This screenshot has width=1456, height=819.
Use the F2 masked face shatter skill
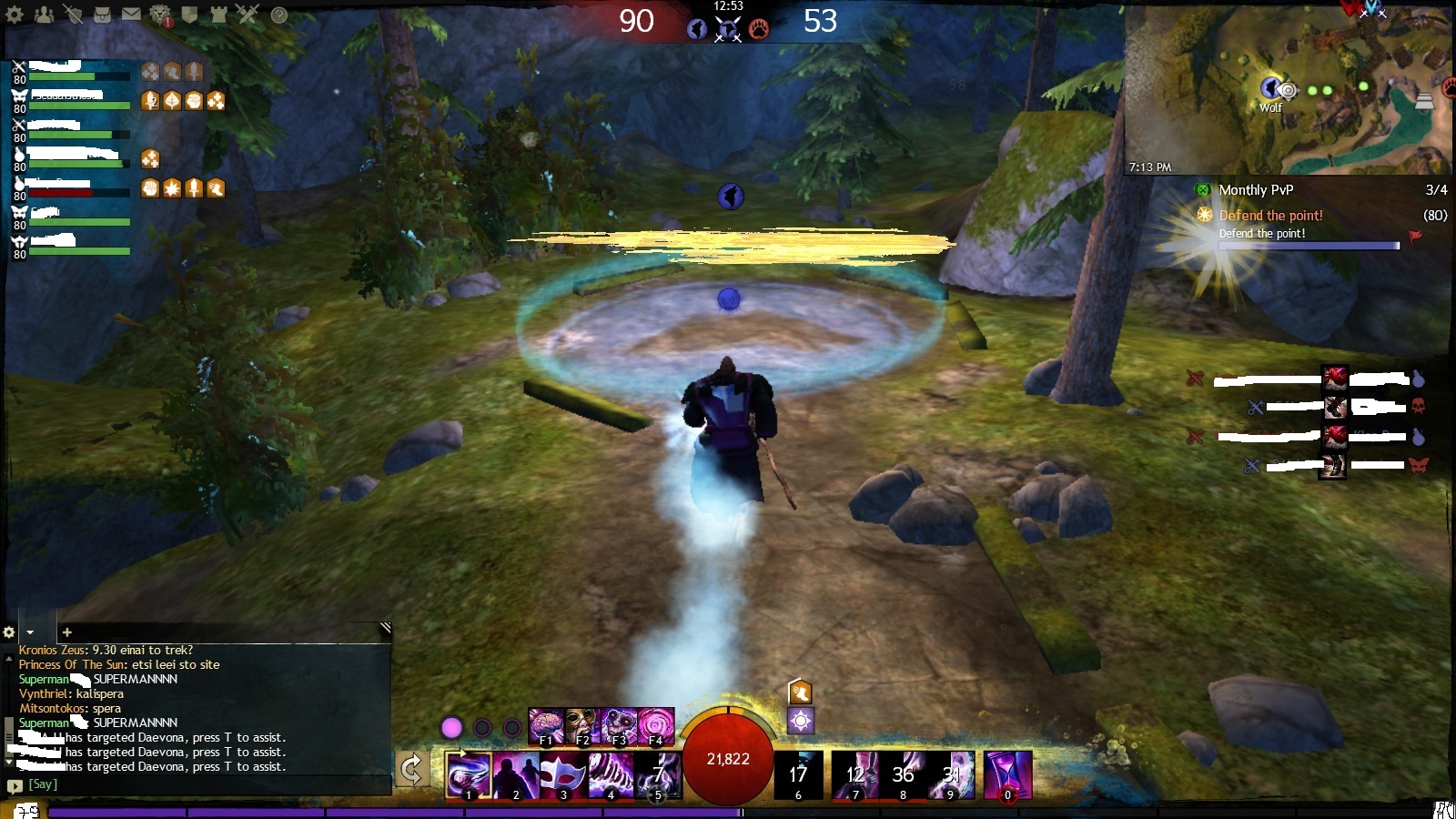[582, 726]
